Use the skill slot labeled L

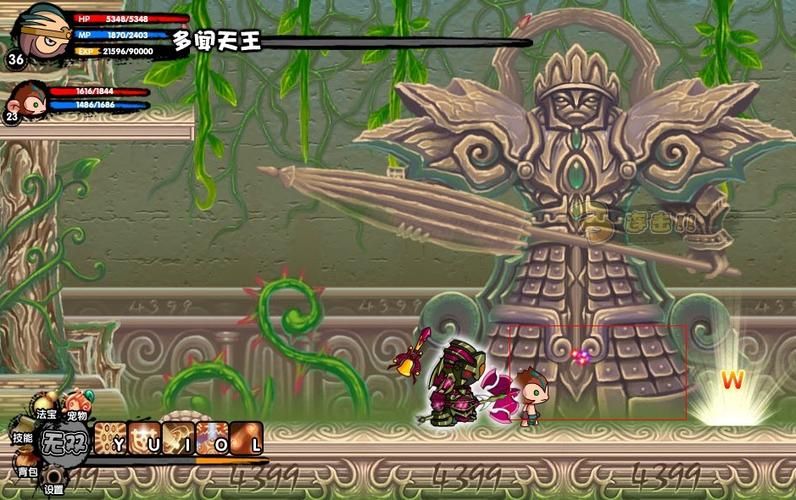pyautogui.click(x=246, y=440)
